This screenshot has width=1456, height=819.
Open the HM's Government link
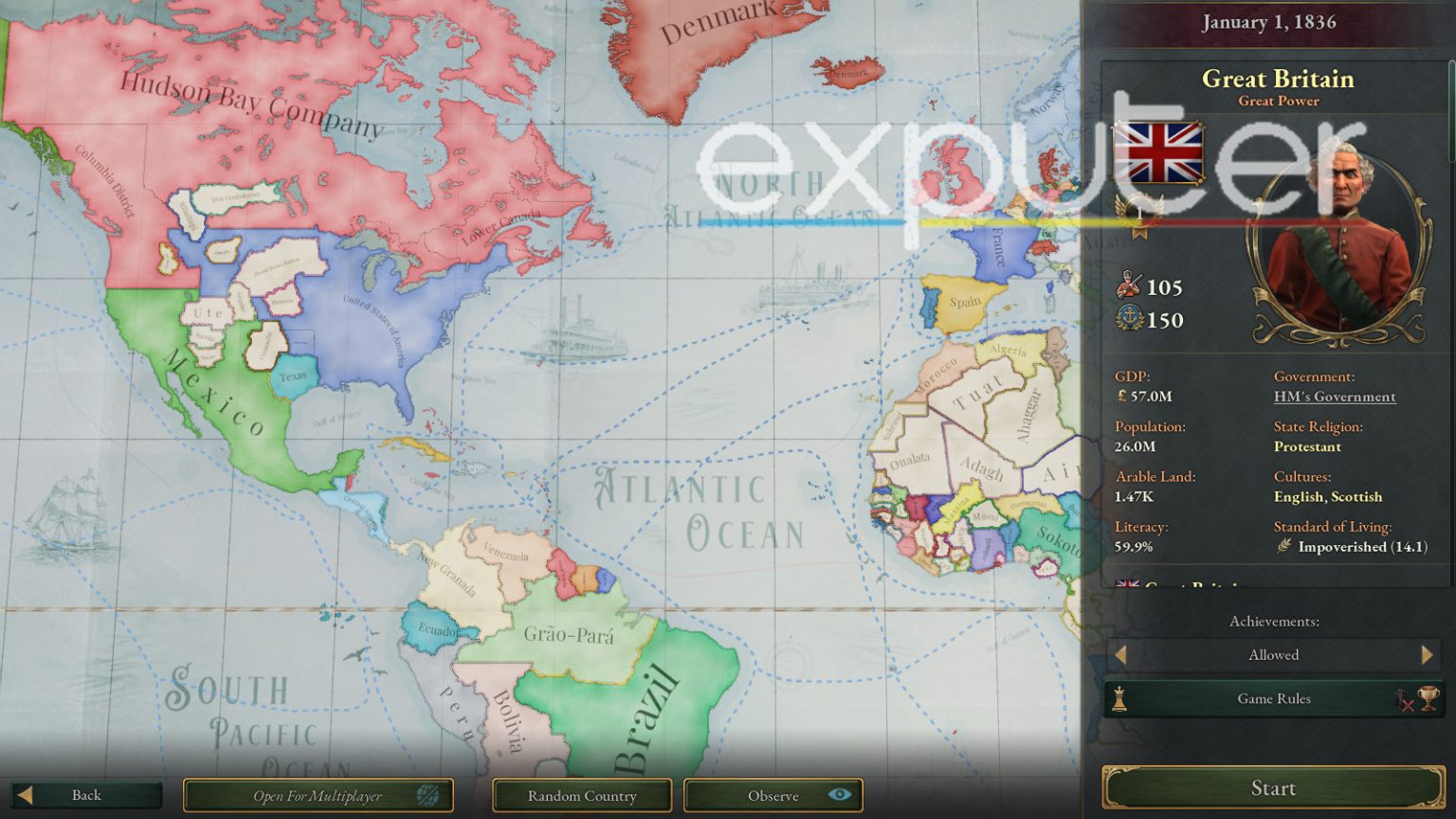1335,396
